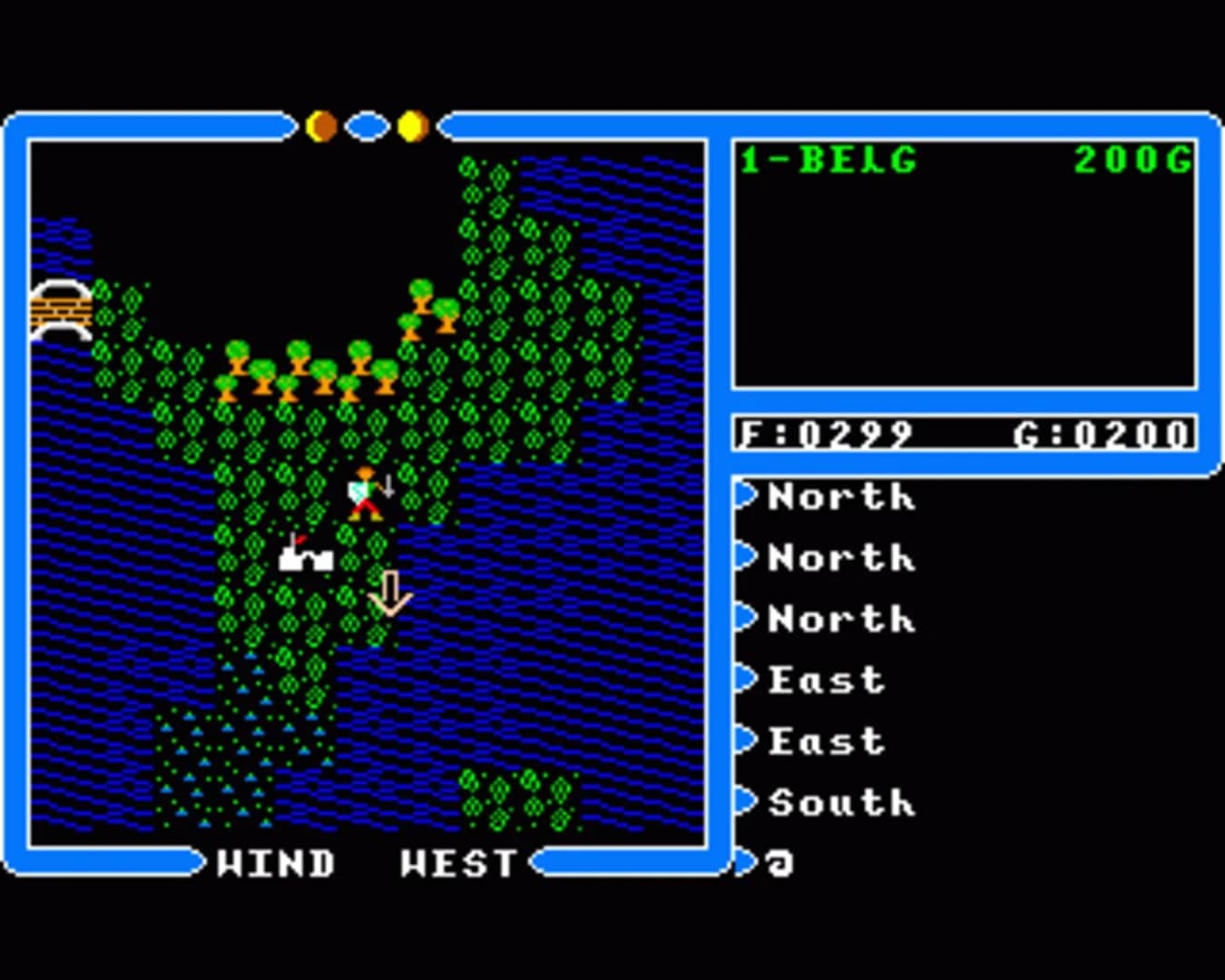This screenshot has height=980, width=1225.
Task: Click the right gibbous moon phase indicator
Action: (413, 124)
